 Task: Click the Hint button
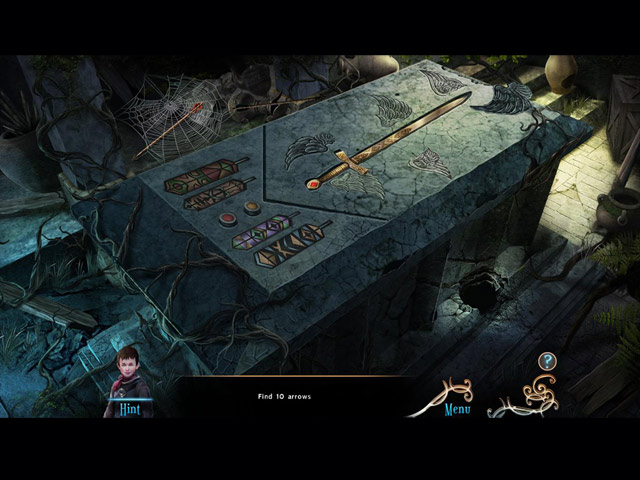coord(130,408)
